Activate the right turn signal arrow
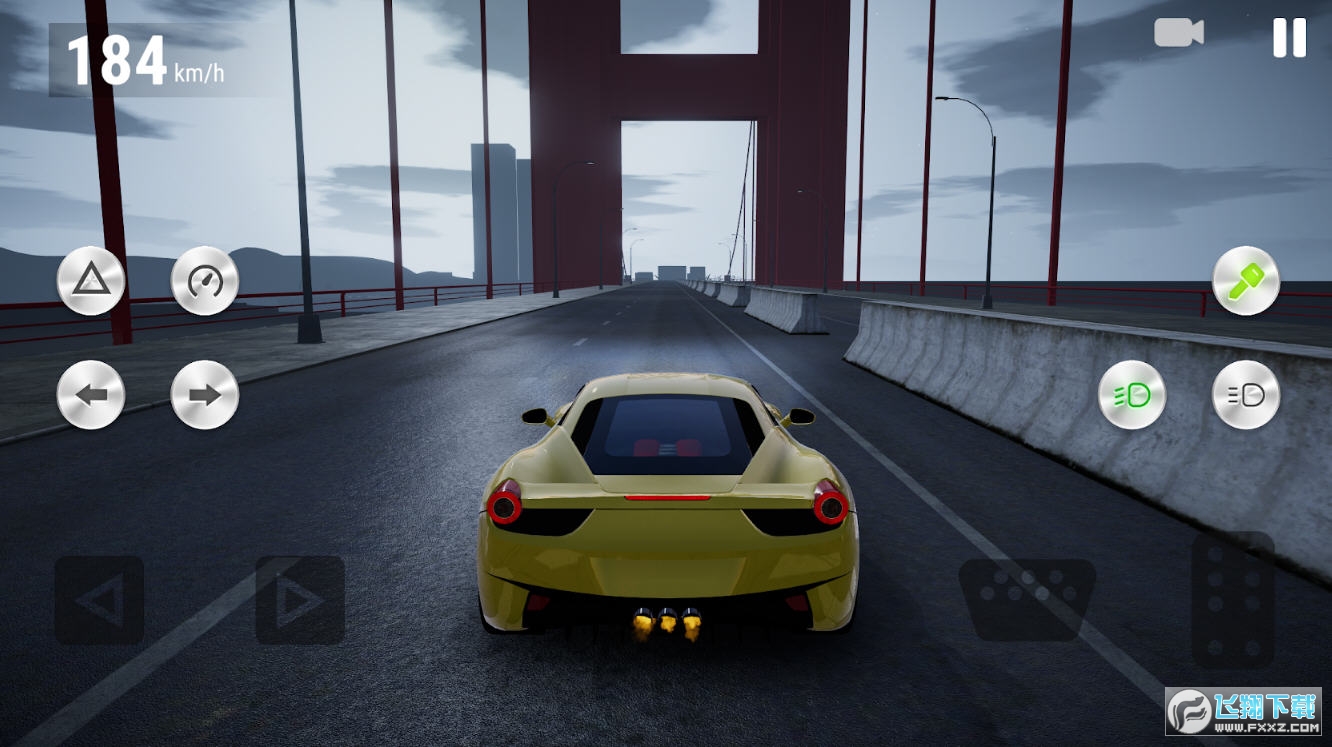 205,395
